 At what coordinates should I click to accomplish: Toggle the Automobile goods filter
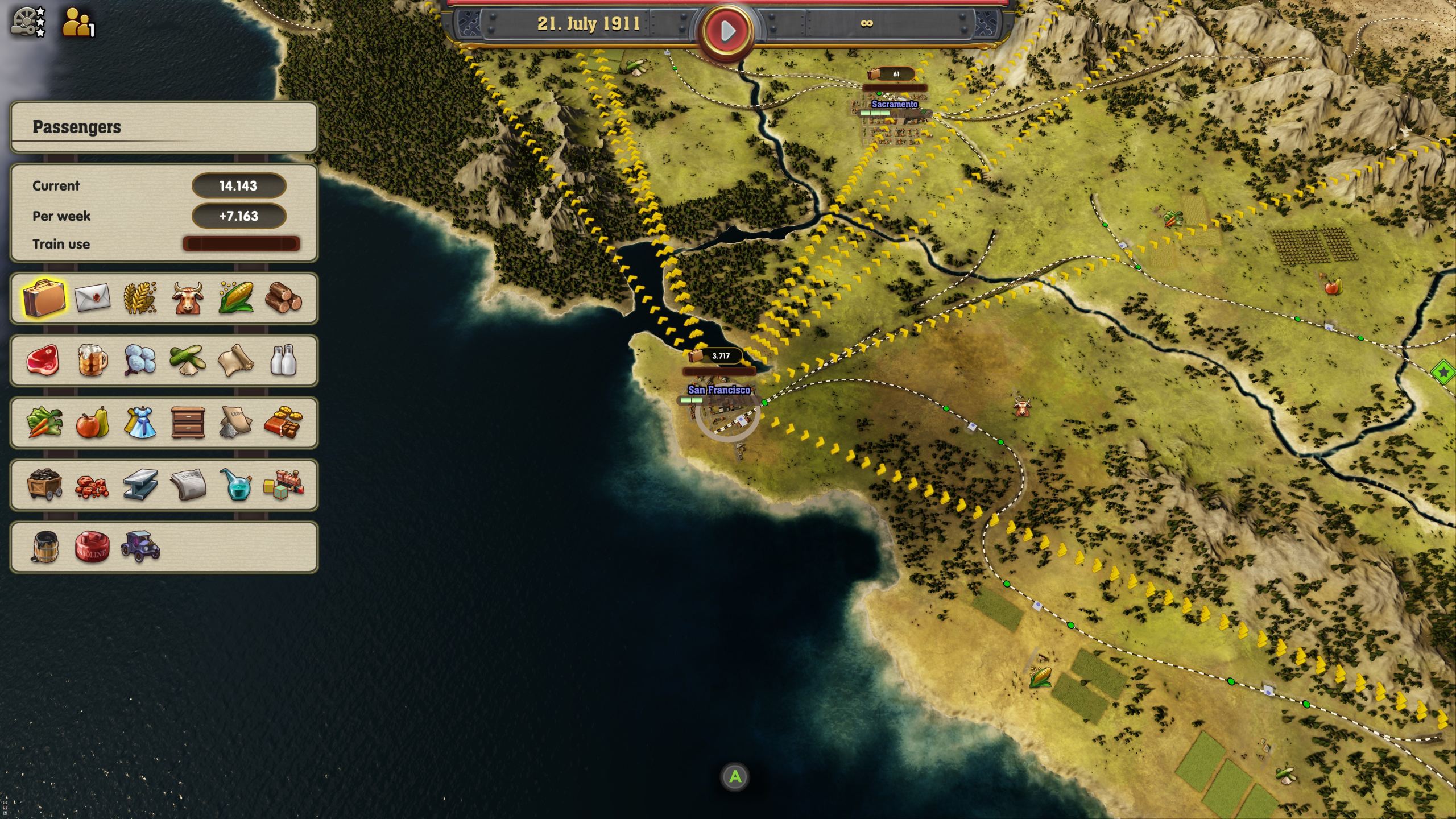pyautogui.click(x=140, y=548)
